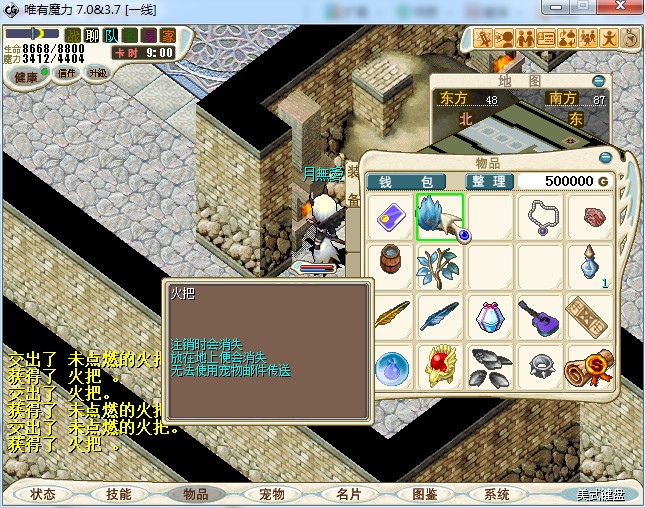The image size is (646, 508).
Task: Open the 图鉴 encyclopedia menu
Action: (x=424, y=494)
